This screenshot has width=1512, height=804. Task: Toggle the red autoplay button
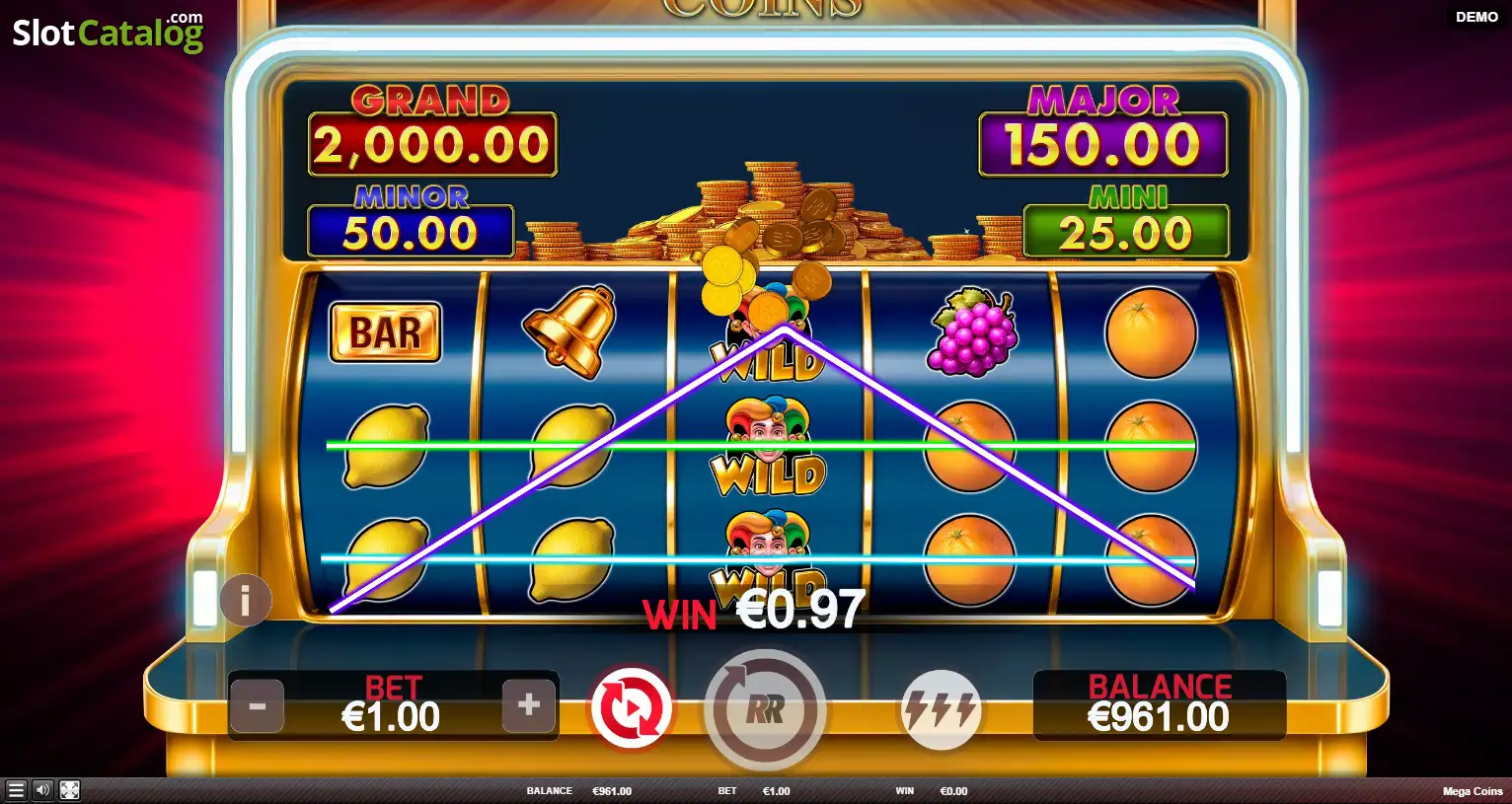pos(631,709)
